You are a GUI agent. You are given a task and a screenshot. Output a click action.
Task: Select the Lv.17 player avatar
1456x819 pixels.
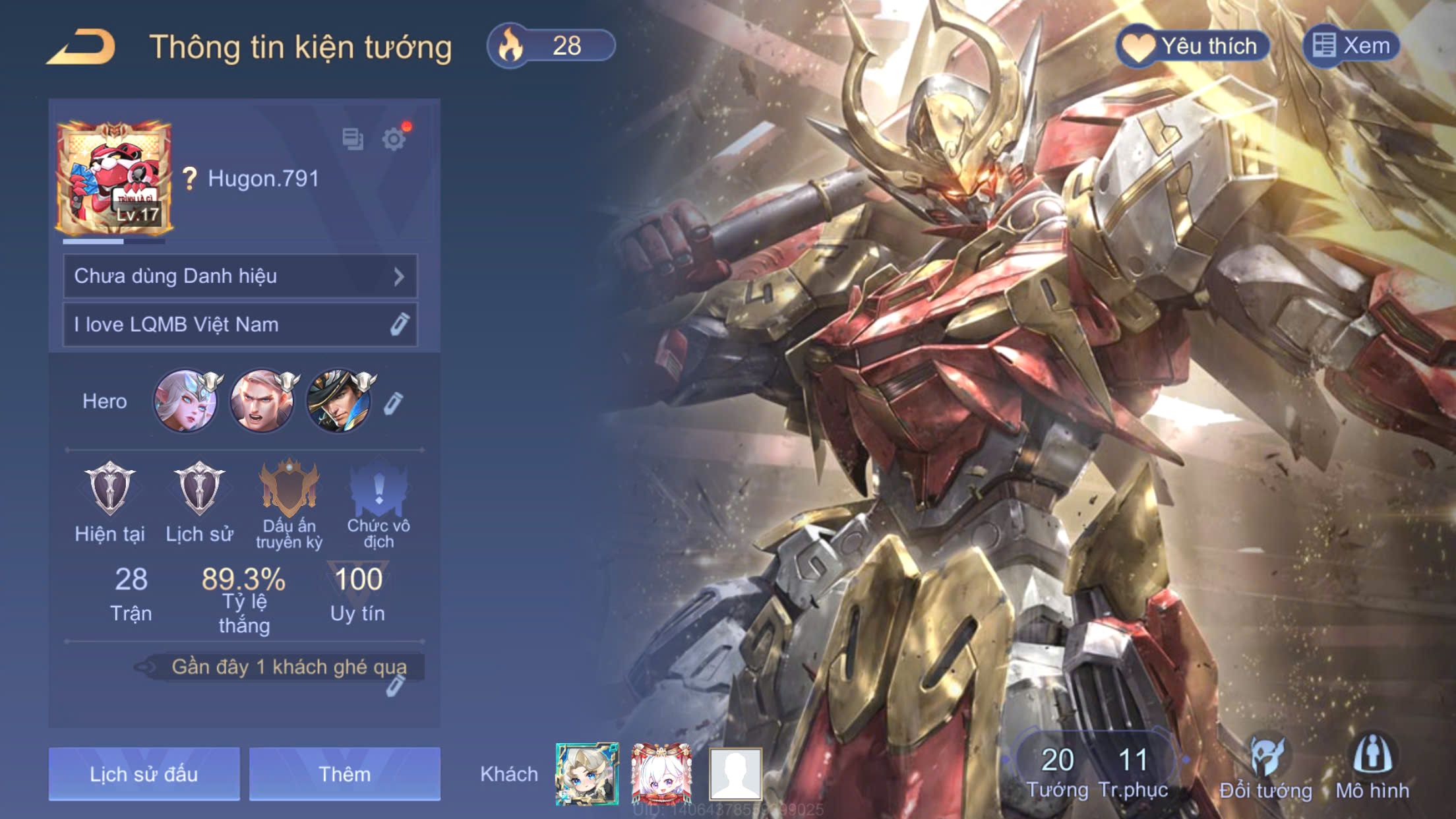coord(114,178)
